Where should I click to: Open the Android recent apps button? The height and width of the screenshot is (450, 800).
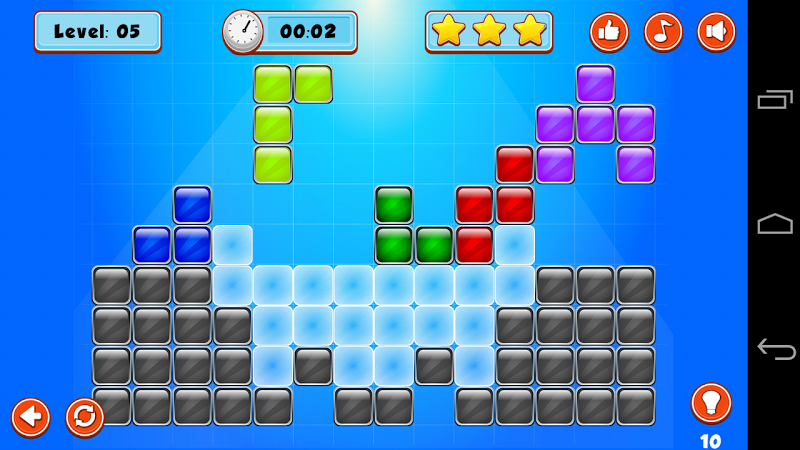tap(774, 99)
